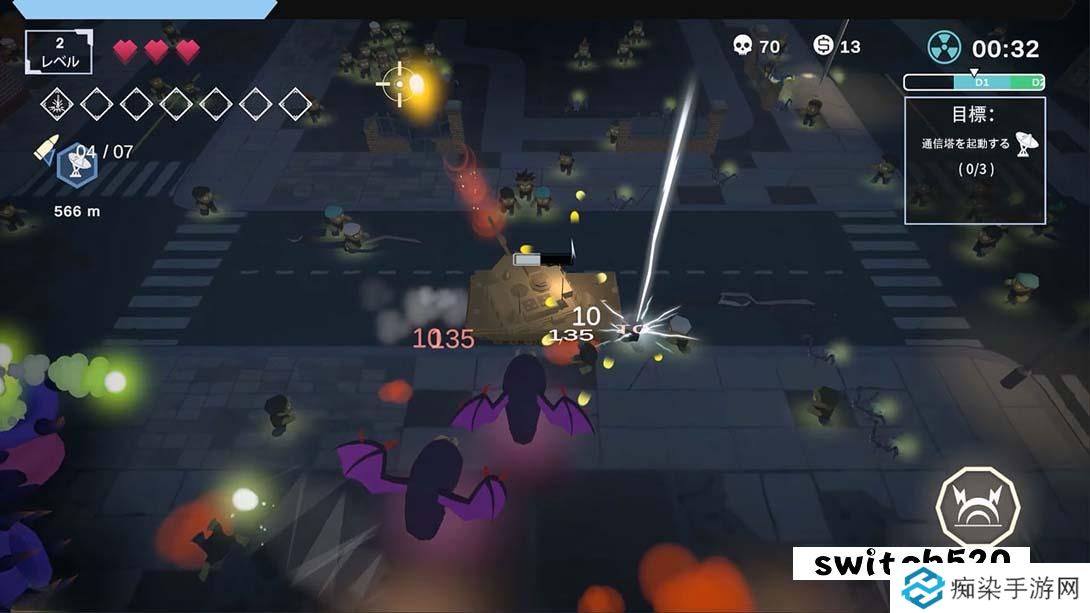Click the radiation hazard countdown icon

(x=944, y=47)
